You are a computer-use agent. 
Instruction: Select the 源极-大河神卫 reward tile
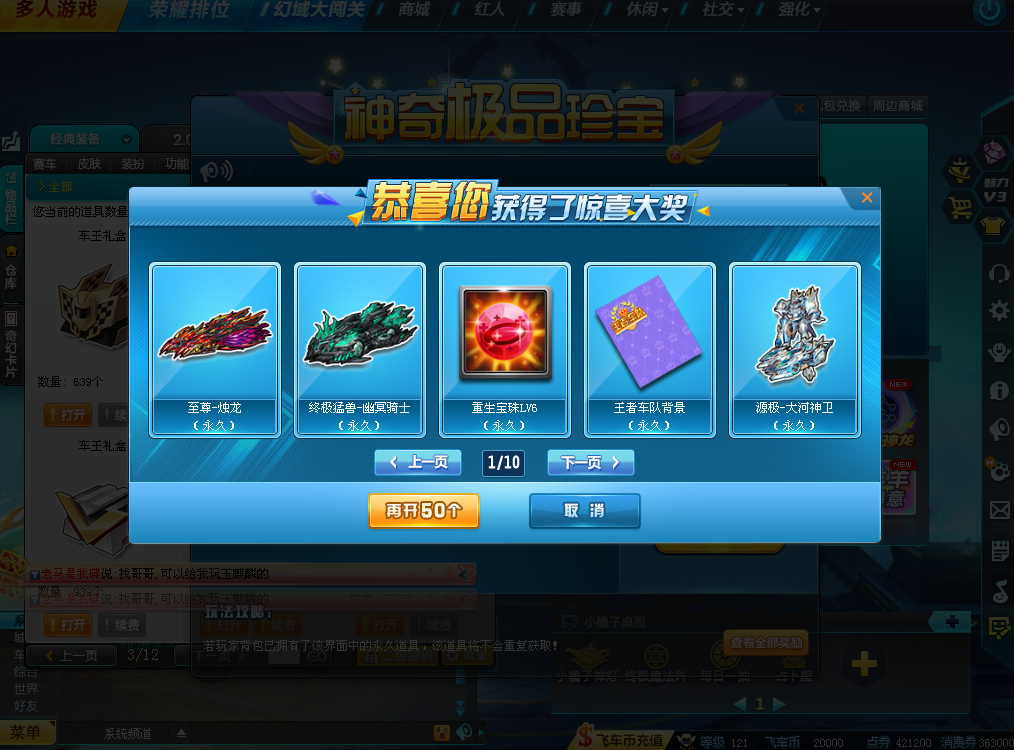point(794,350)
